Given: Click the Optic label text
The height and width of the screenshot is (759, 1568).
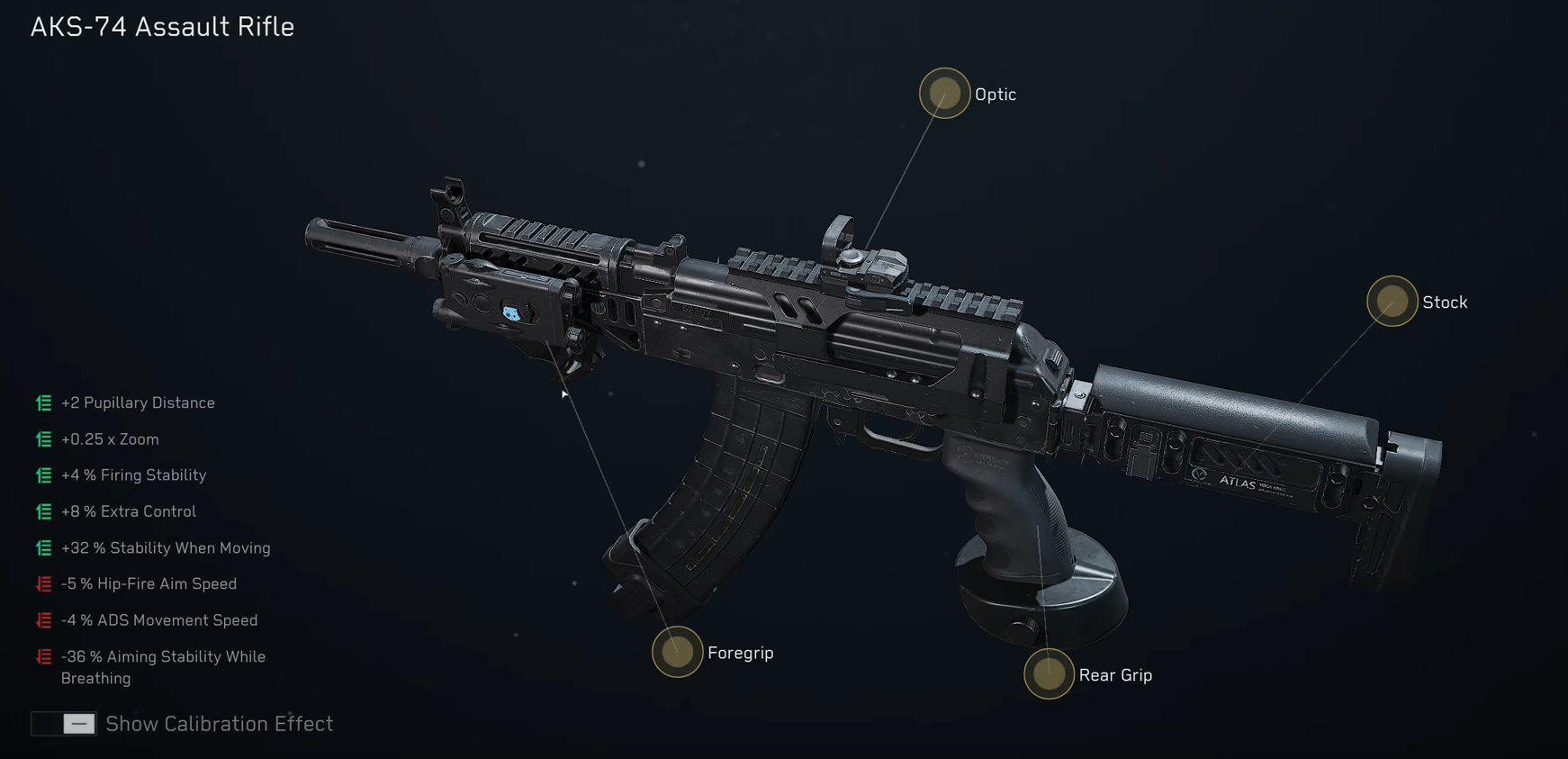Looking at the screenshot, I should [995, 94].
